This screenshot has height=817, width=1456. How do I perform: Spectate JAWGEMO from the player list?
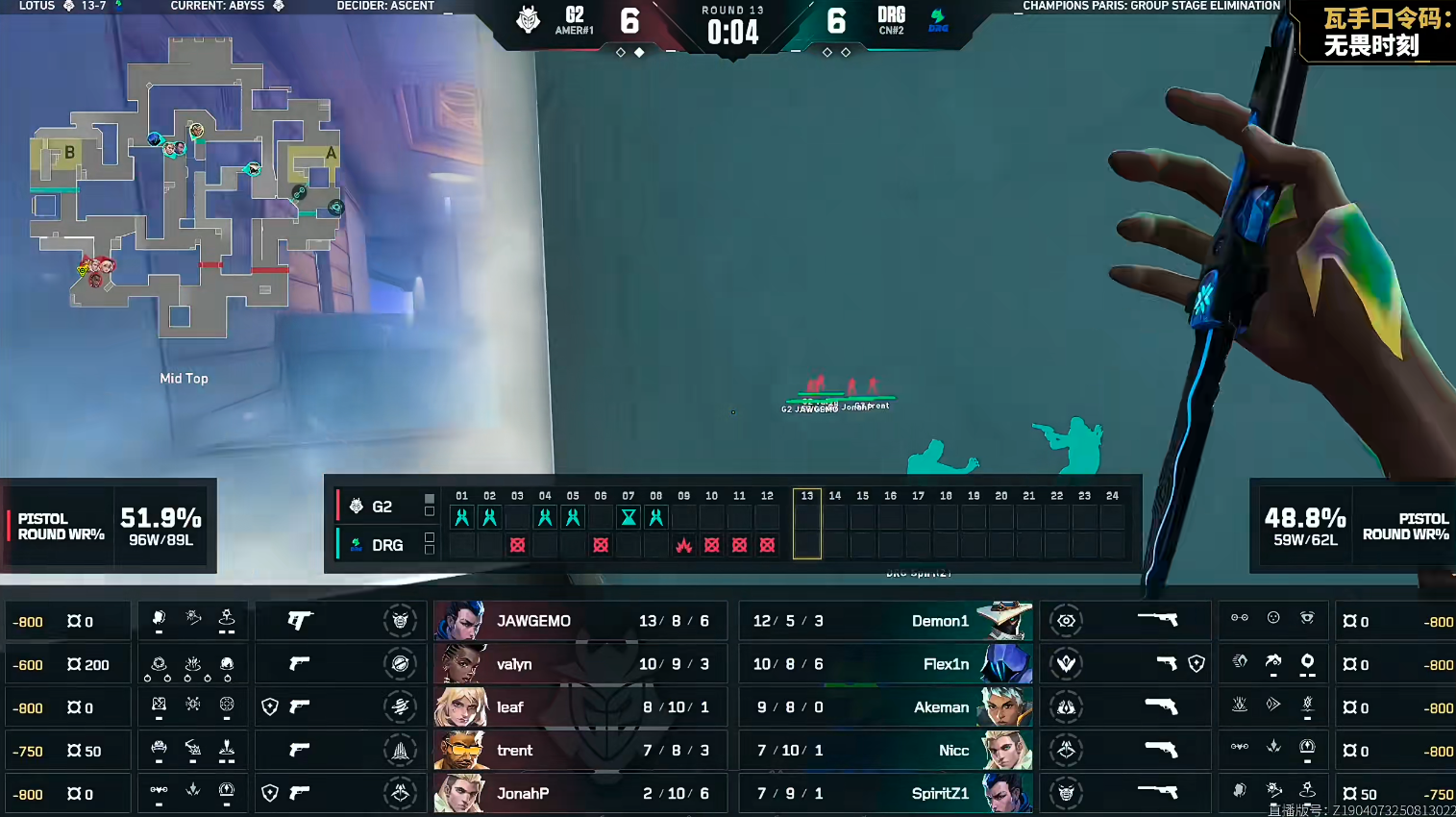pos(533,621)
